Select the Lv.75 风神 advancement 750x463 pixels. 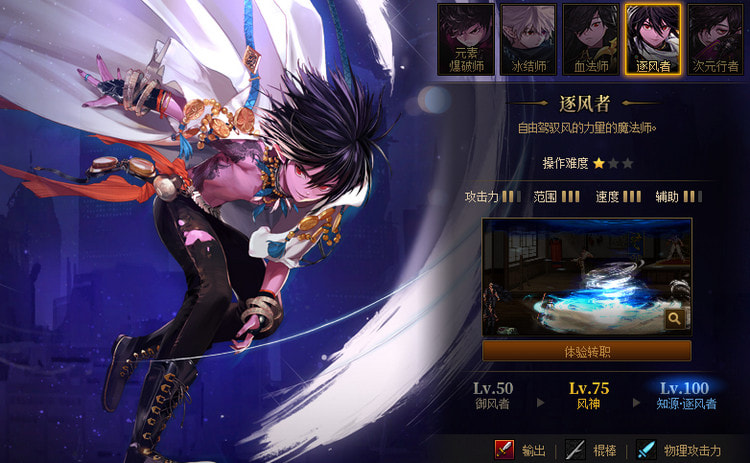point(589,396)
